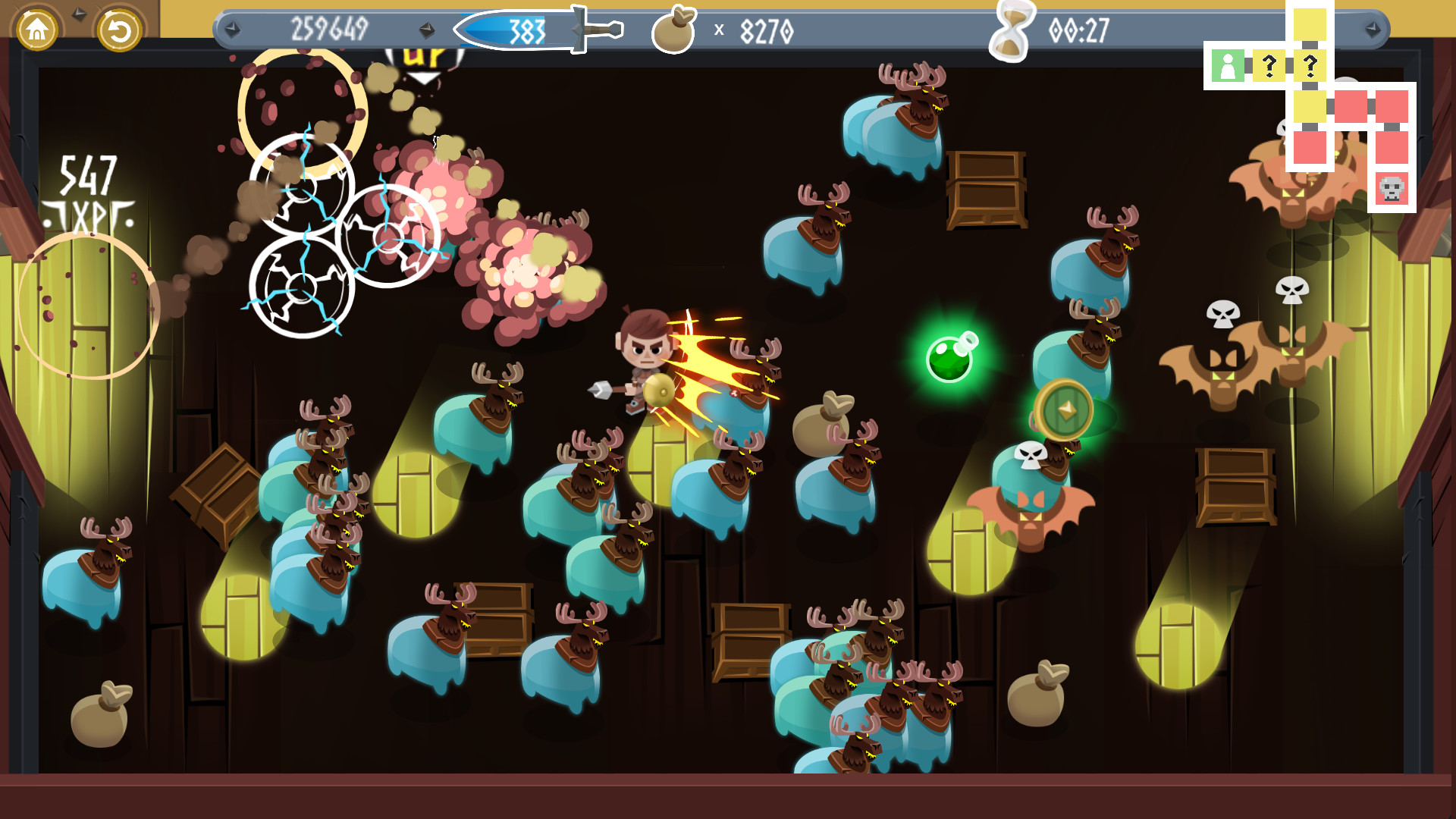This screenshot has width=1456, height=819.
Task: Click the timer reading 00:27
Action: [1078, 31]
